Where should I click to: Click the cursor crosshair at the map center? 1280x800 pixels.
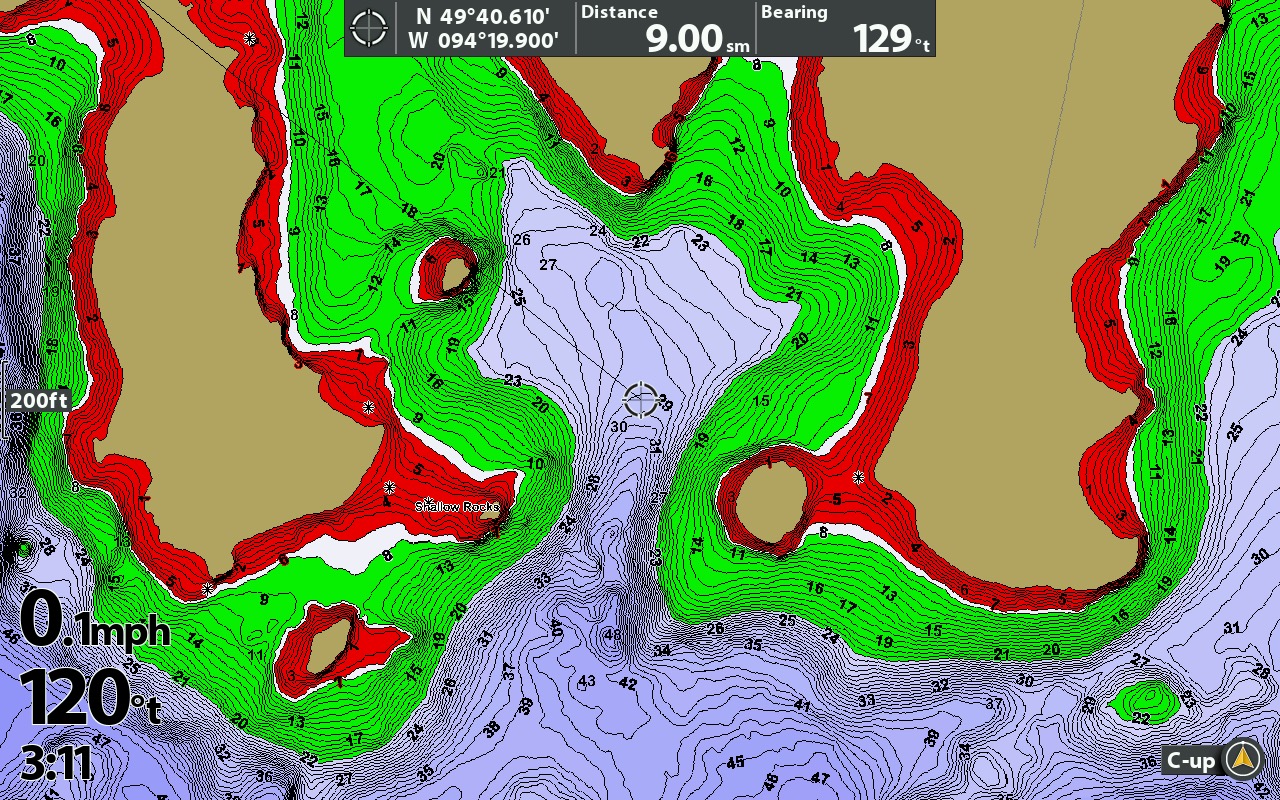[x=640, y=399]
